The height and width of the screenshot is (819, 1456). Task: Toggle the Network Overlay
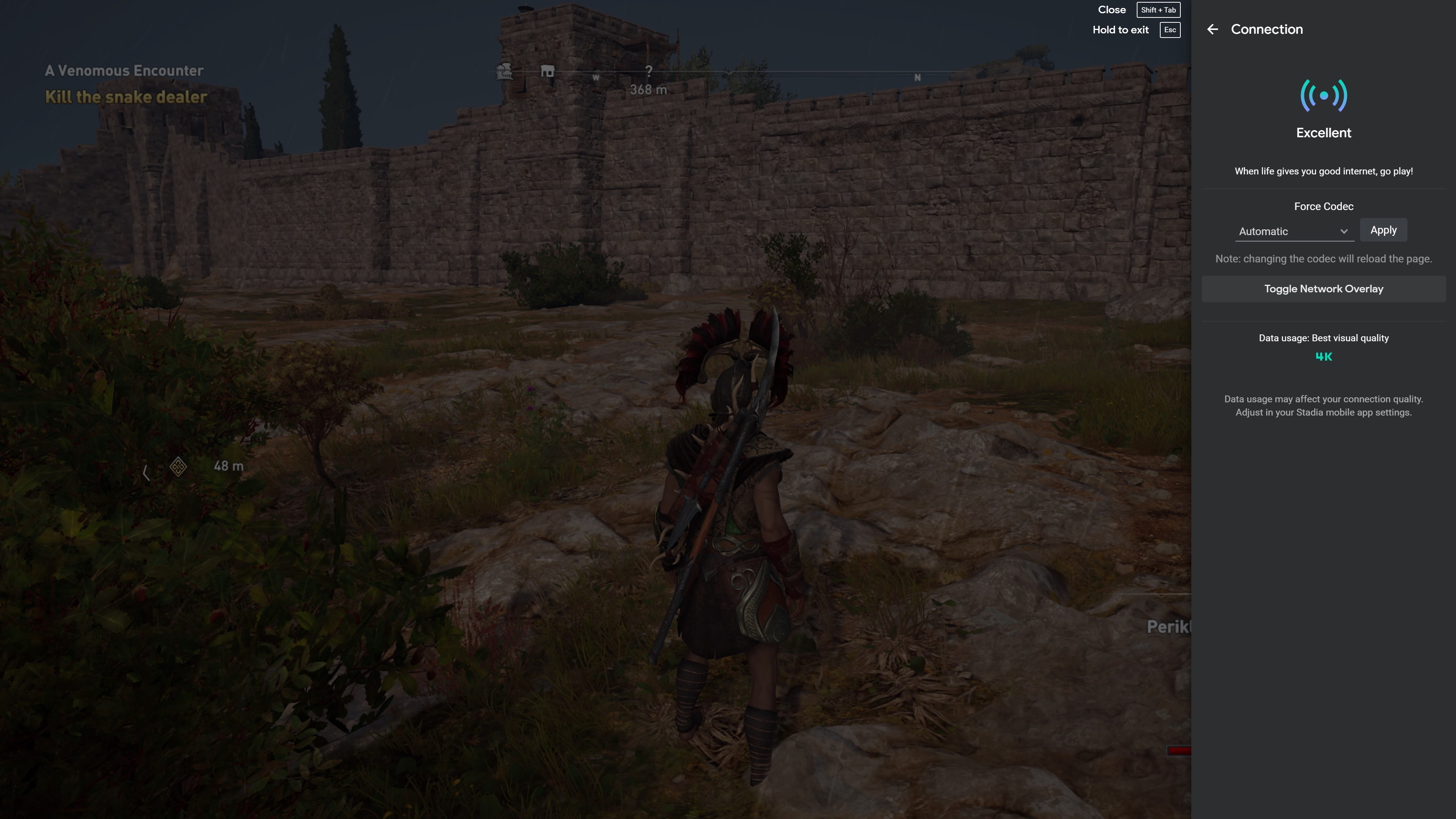[1323, 289]
